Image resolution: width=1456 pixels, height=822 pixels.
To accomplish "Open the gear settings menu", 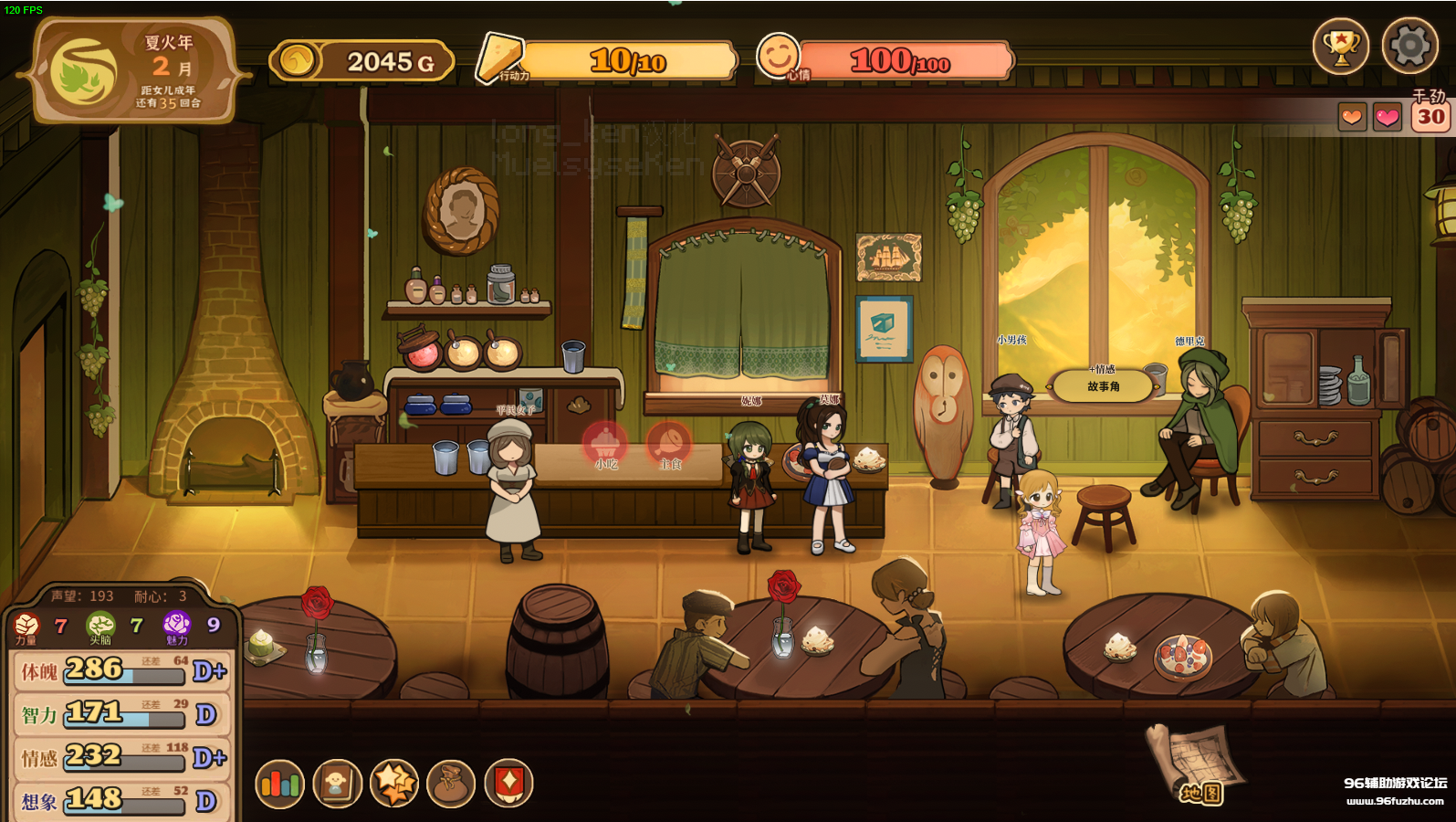I will (1409, 46).
